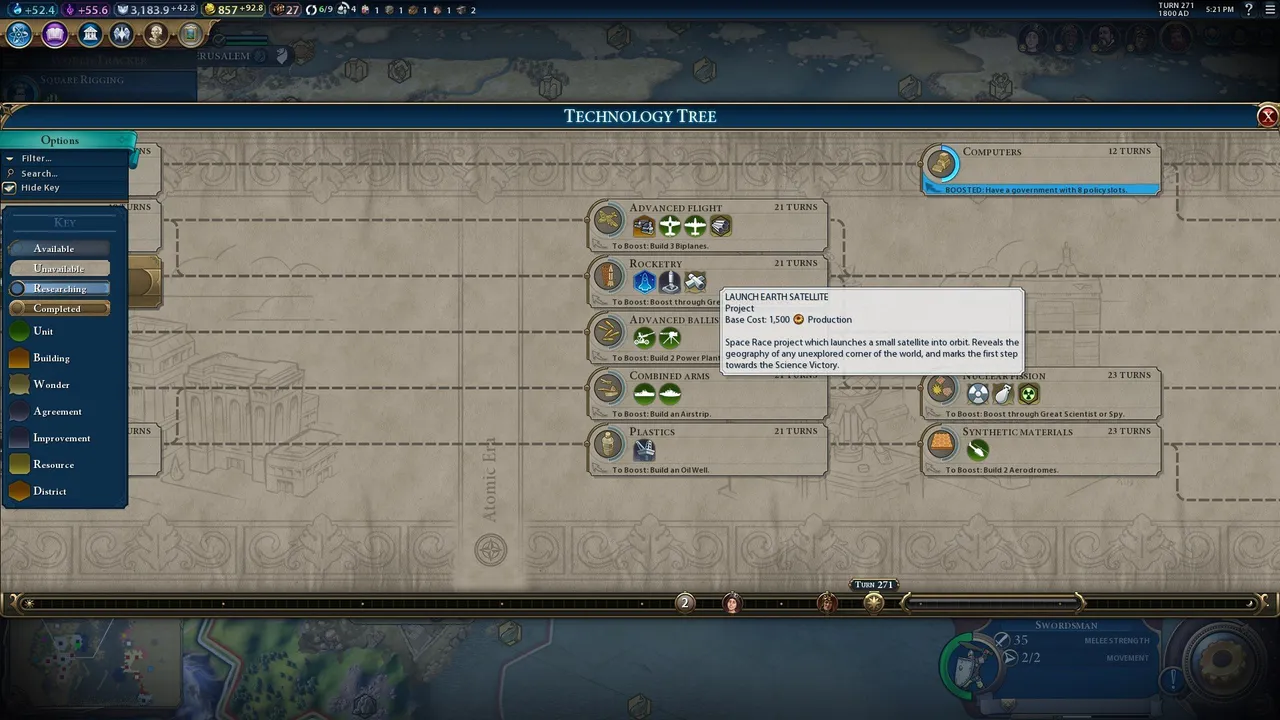Open the purple book culture button
1280x720 pixels.
point(54,36)
